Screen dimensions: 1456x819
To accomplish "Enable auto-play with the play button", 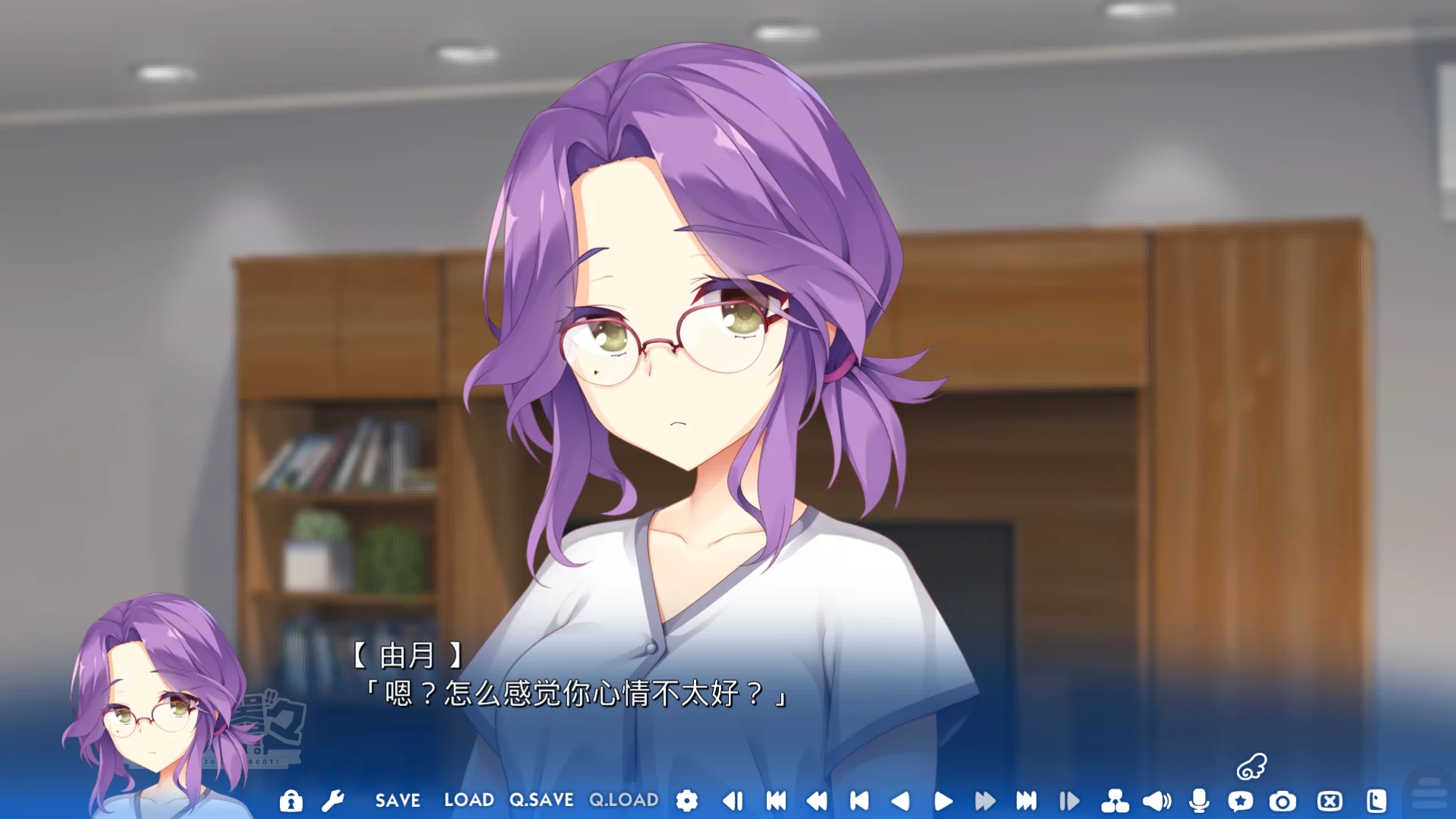I will [943, 800].
